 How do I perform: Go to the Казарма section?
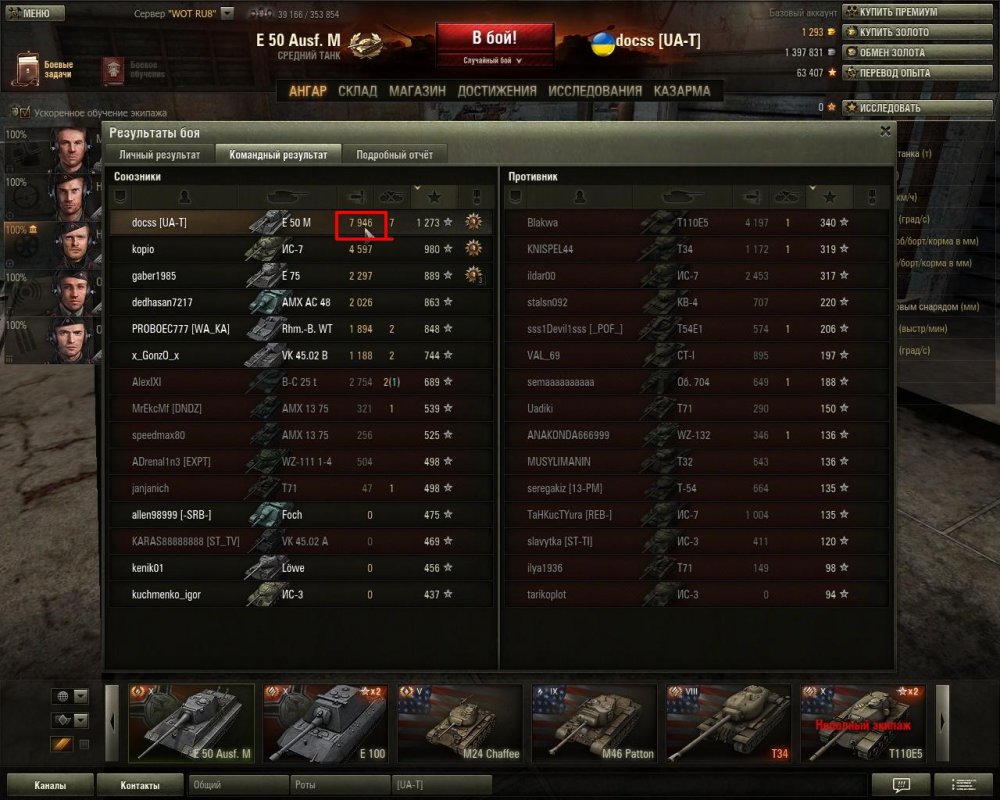click(682, 91)
